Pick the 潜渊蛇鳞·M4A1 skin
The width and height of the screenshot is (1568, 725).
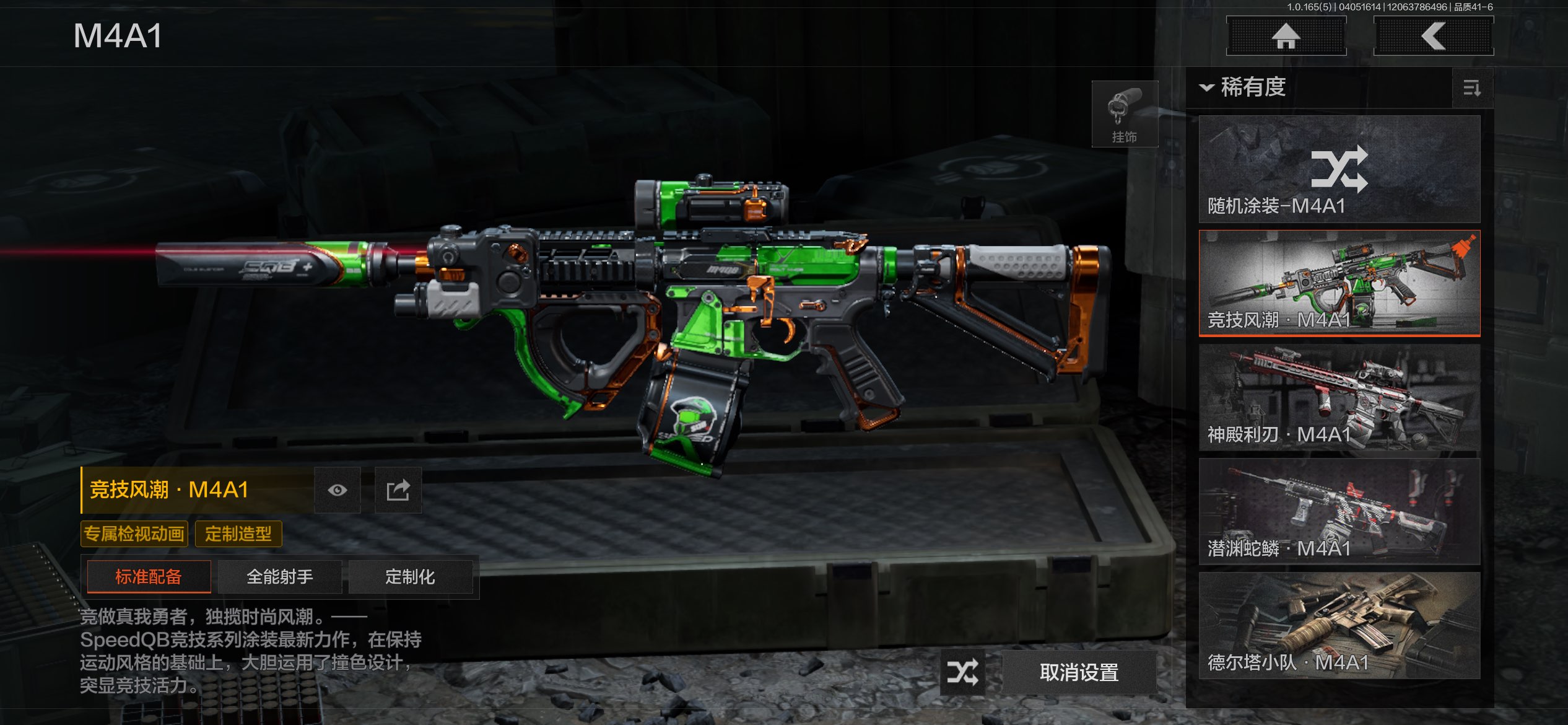tap(1339, 511)
